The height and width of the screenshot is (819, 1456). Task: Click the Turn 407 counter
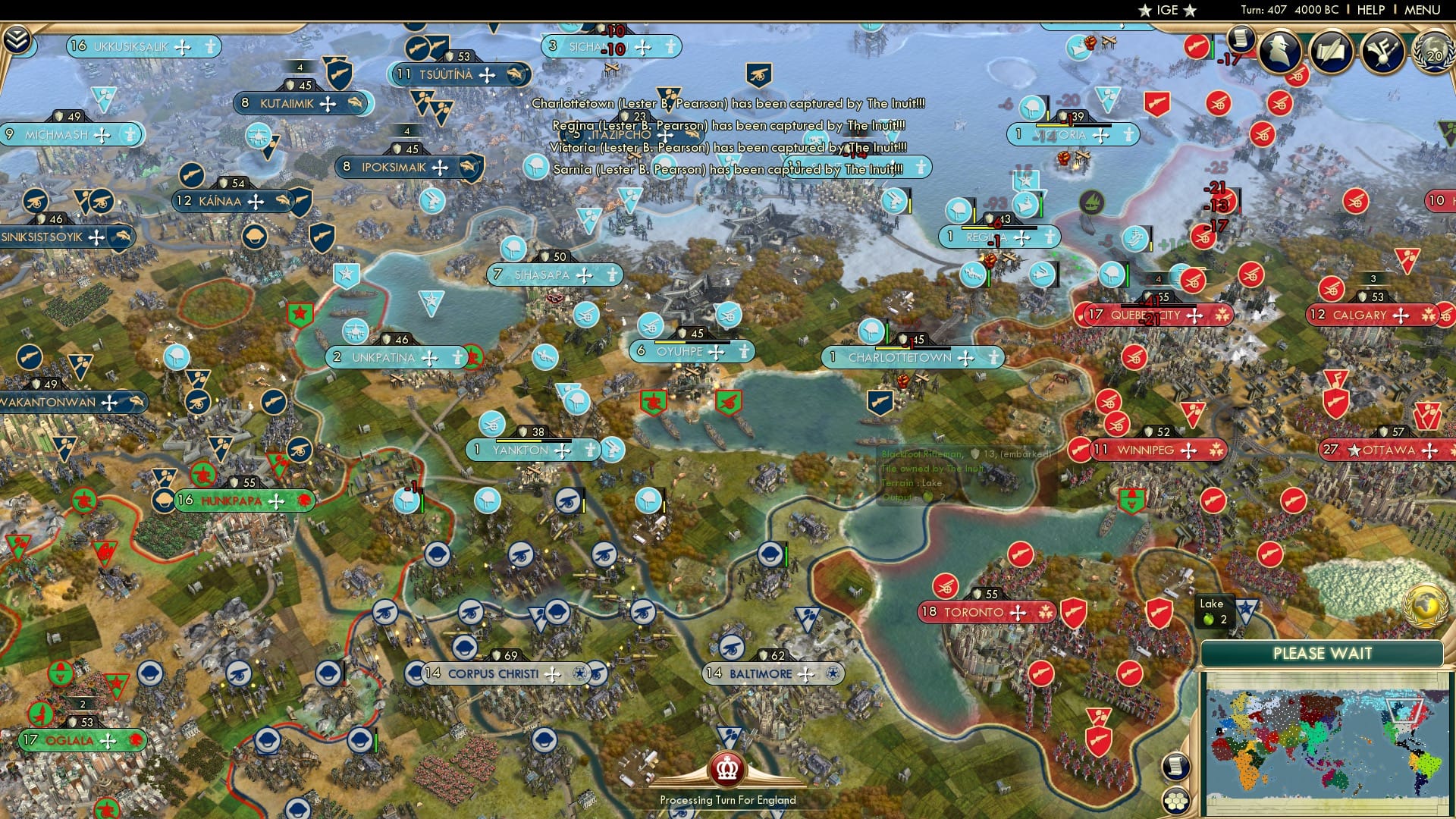click(1263, 9)
